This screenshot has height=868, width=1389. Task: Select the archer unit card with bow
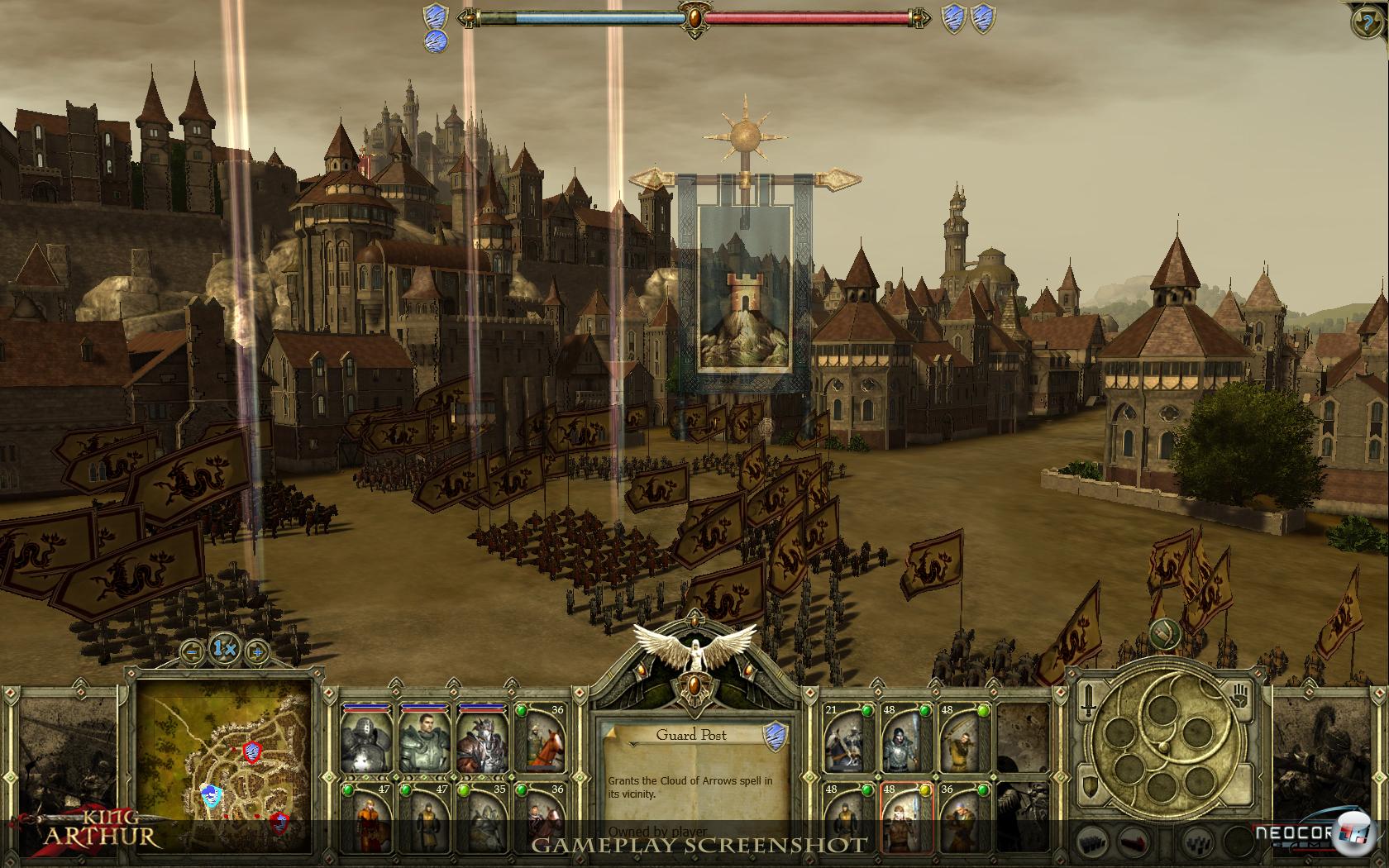963,739
